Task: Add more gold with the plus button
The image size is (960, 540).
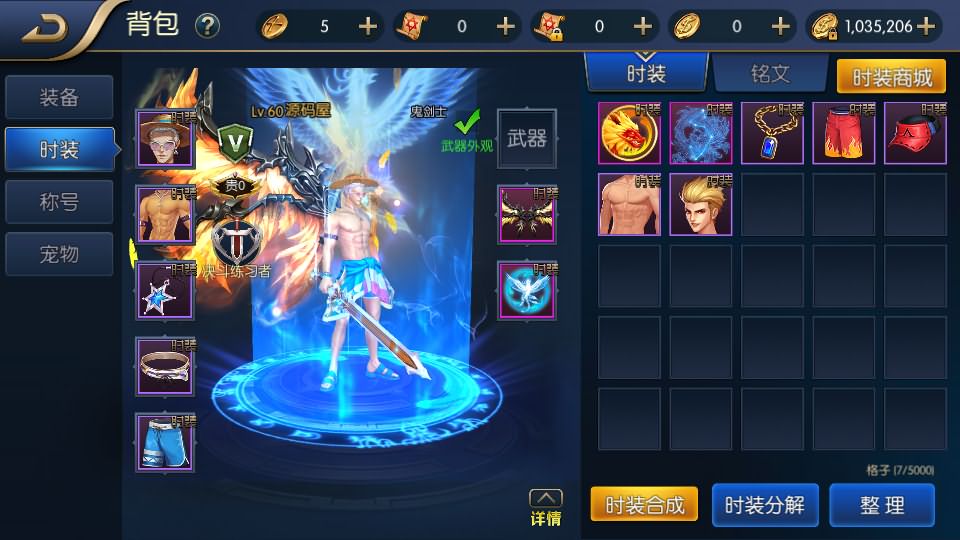Action: tap(926, 27)
